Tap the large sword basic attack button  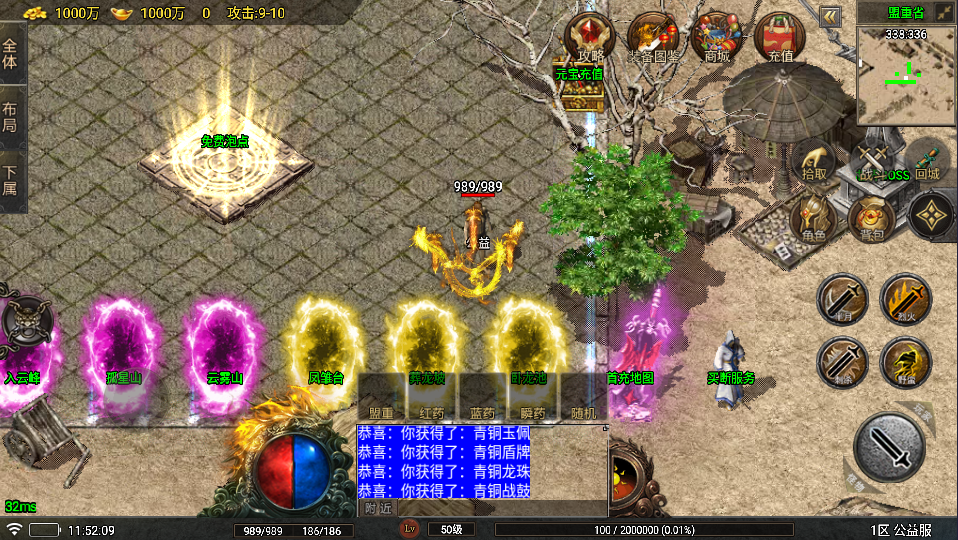[890, 446]
